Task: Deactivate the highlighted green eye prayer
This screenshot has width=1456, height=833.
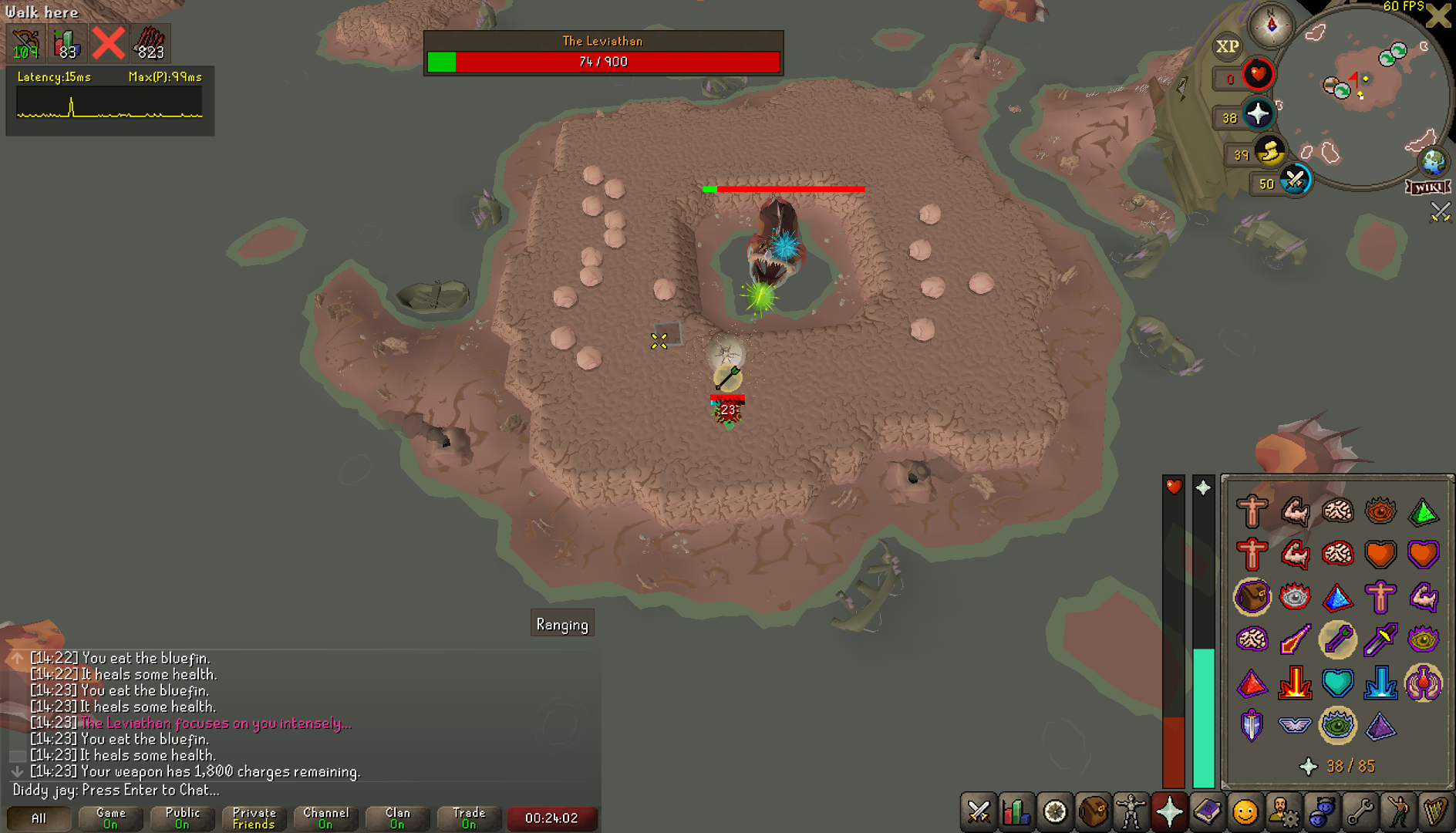Action: tap(1337, 725)
